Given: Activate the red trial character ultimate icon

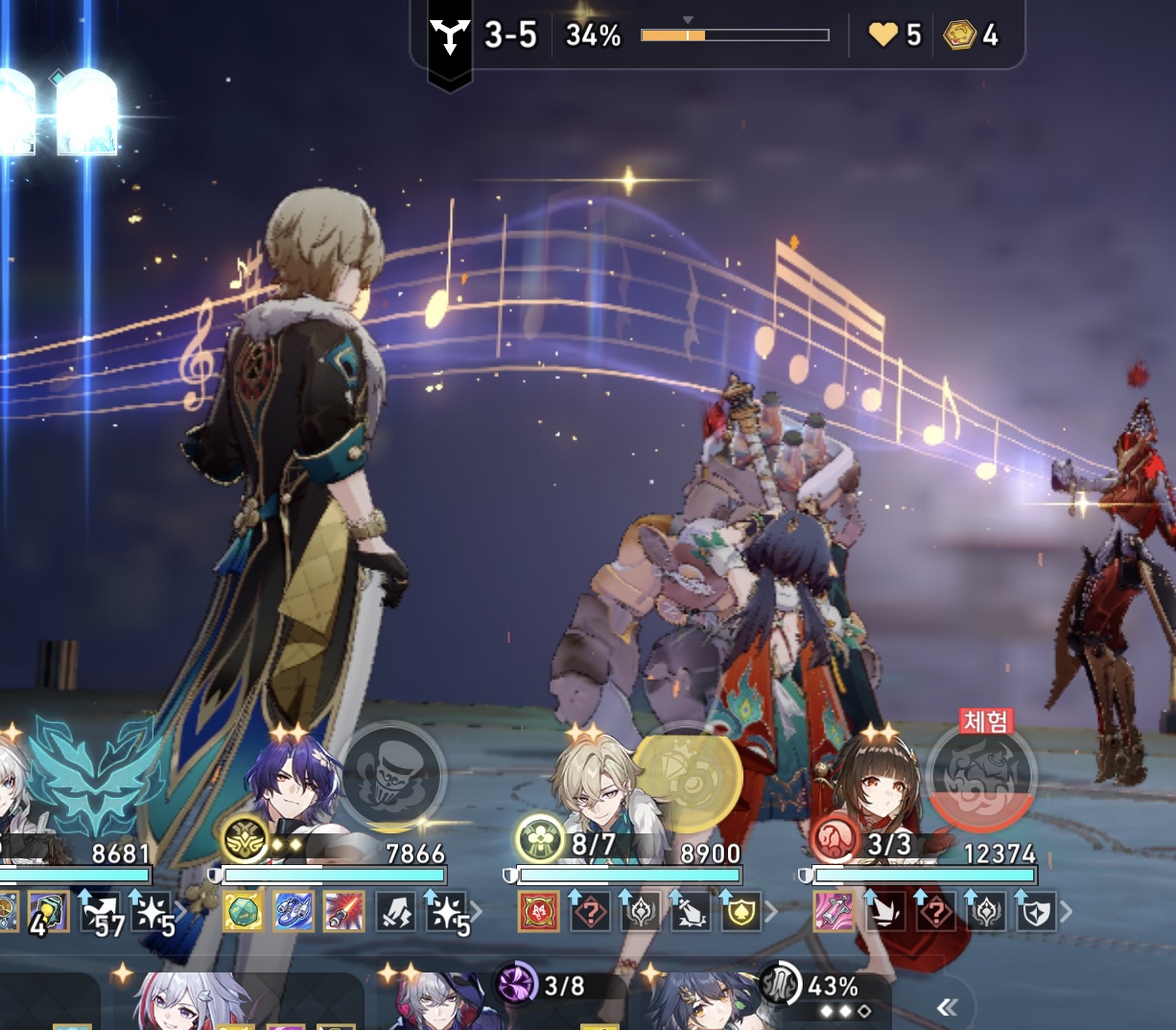Looking at the screenshot, I should 982,777.
